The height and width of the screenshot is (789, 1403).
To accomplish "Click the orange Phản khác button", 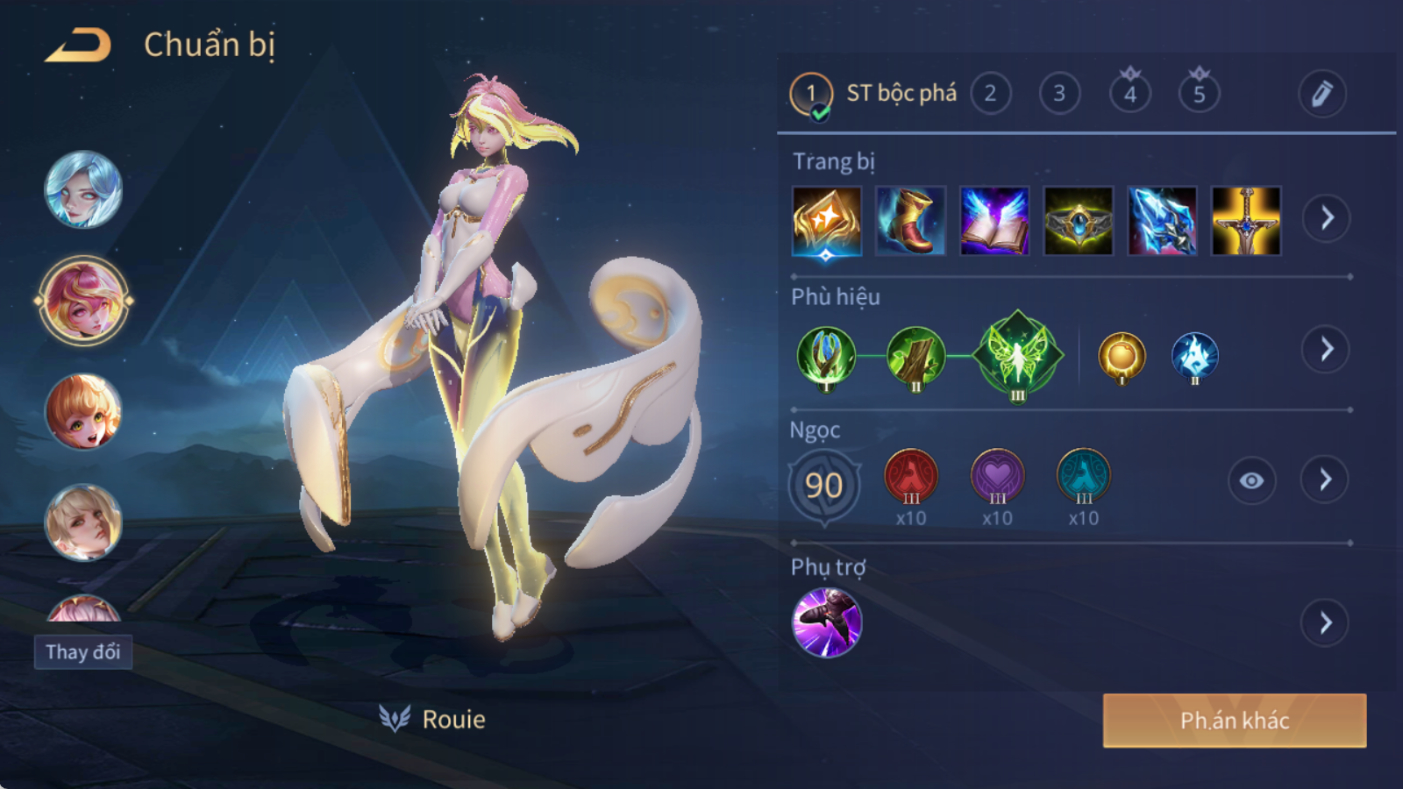I will [1234, 721].
